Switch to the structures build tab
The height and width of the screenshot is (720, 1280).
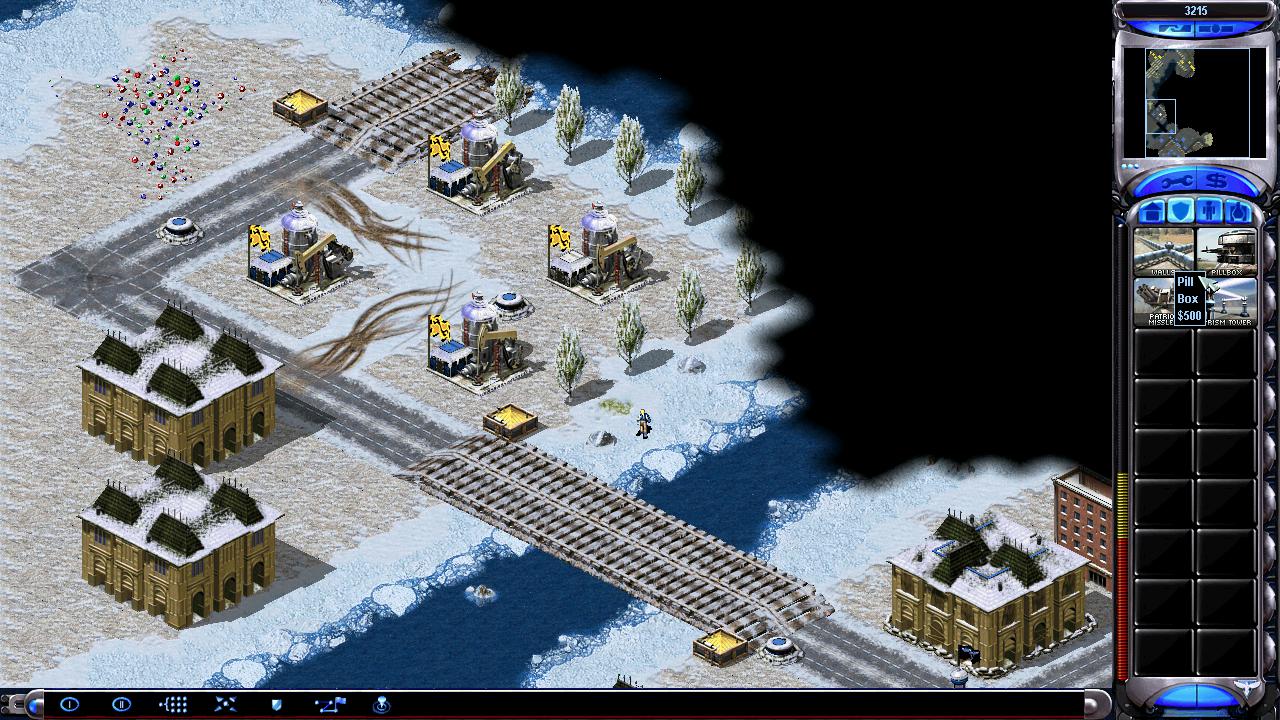tap(1153, 211)
